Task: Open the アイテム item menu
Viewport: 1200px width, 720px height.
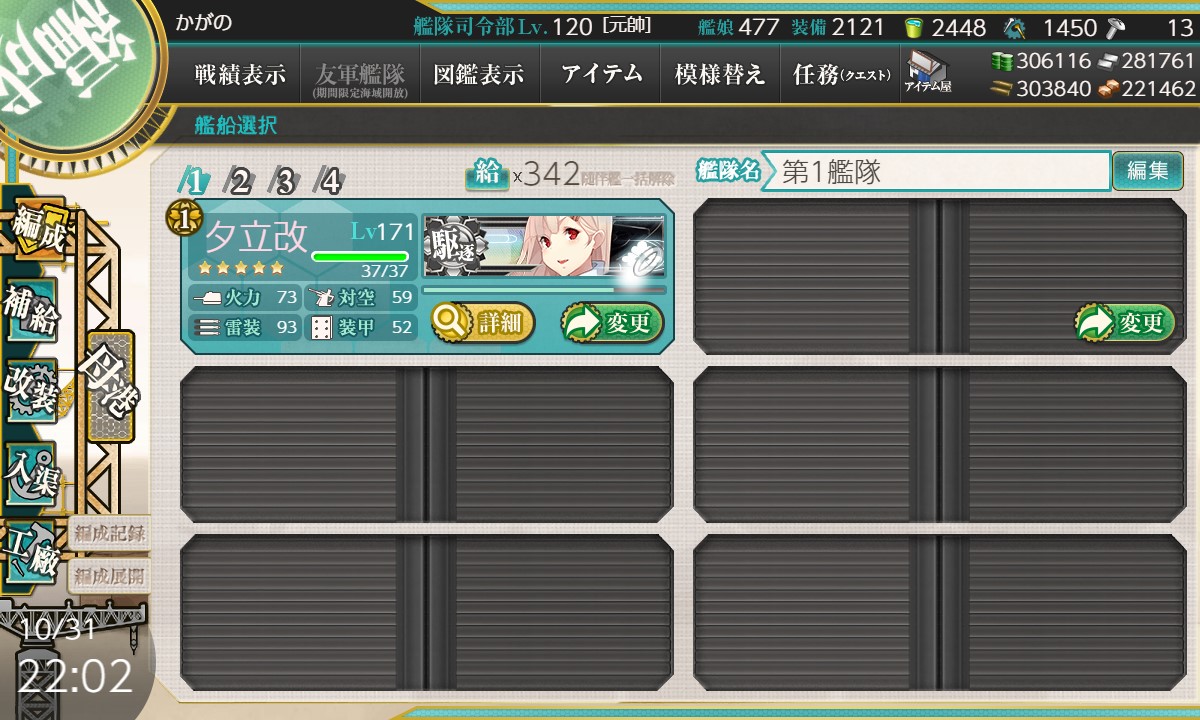Action: click(x=601, y=75)
